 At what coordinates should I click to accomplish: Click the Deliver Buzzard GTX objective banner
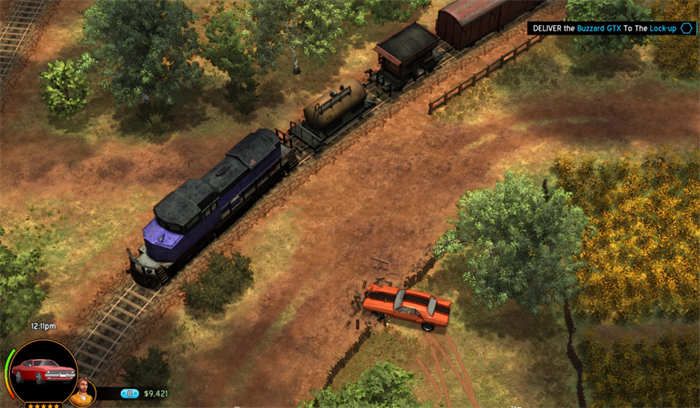pos(603,29)
